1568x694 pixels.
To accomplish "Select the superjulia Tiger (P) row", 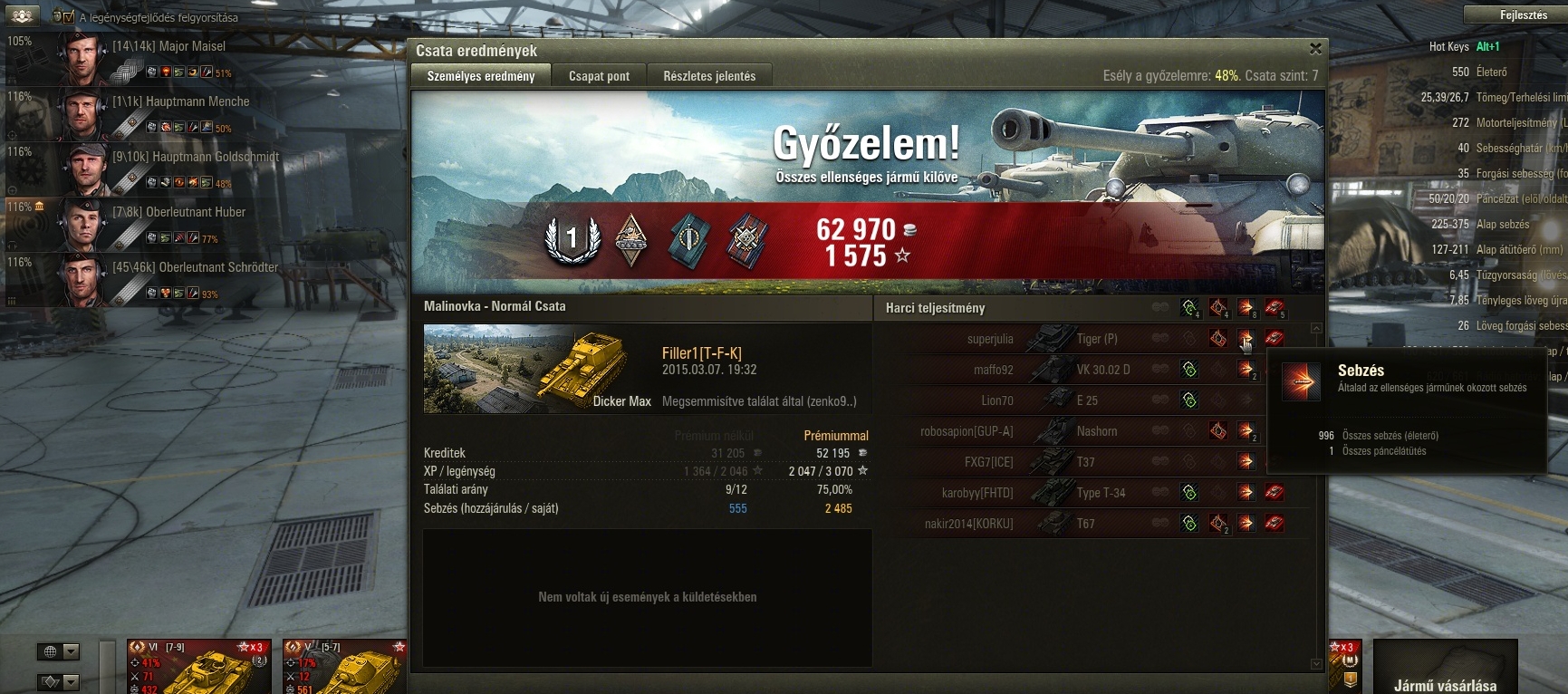I will coord(1042,339).
